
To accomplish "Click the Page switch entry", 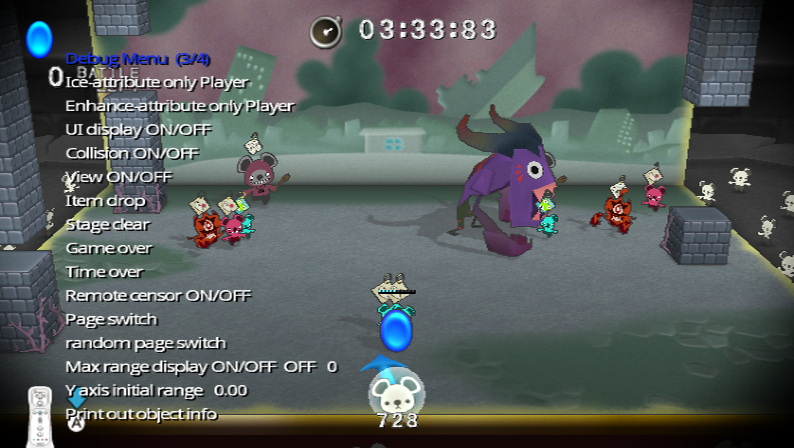I will (111, 319).
